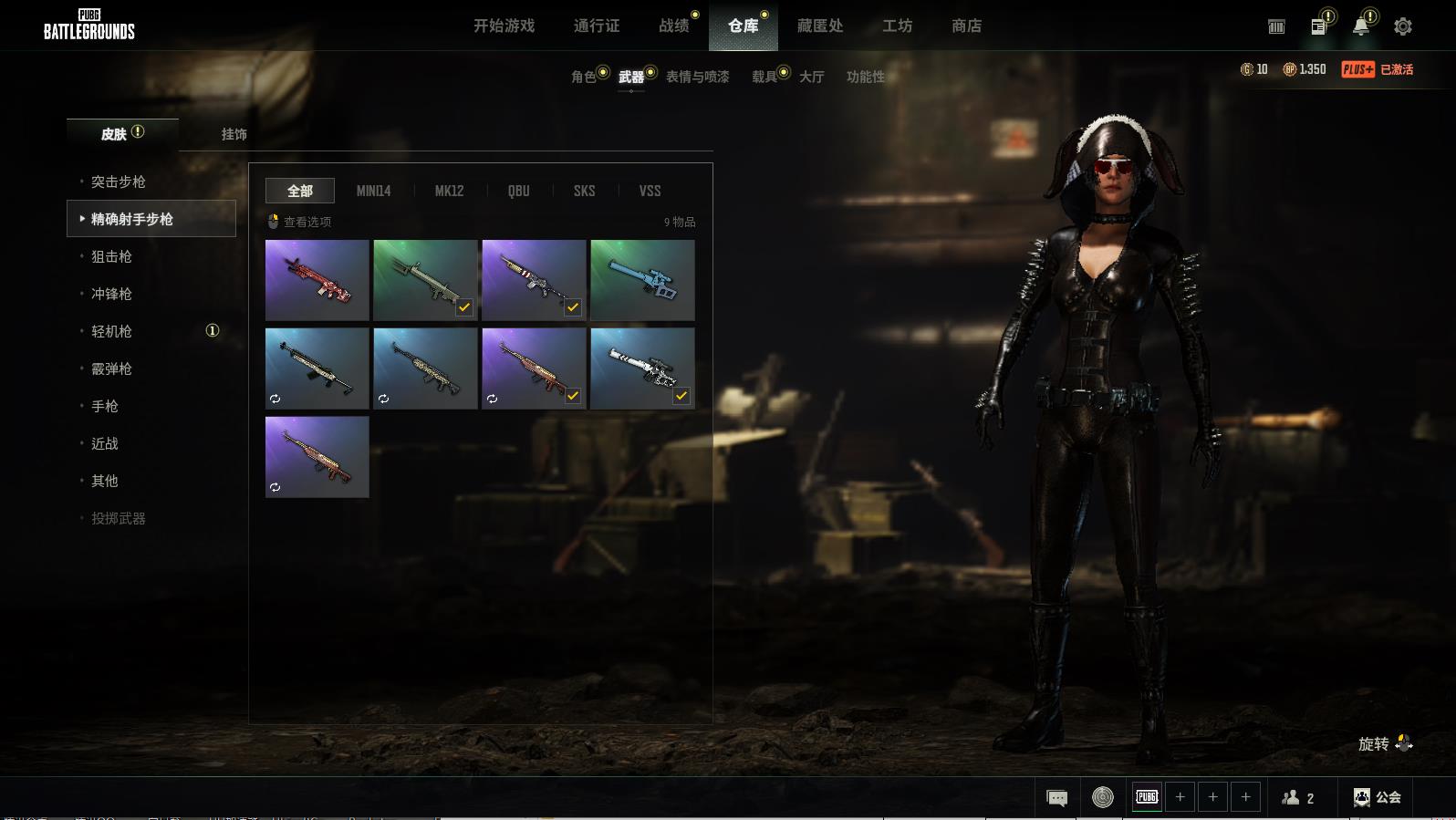Screen dimensions: 1456x820
Task: Filter skins by VSS
Action: click(650, 191)
